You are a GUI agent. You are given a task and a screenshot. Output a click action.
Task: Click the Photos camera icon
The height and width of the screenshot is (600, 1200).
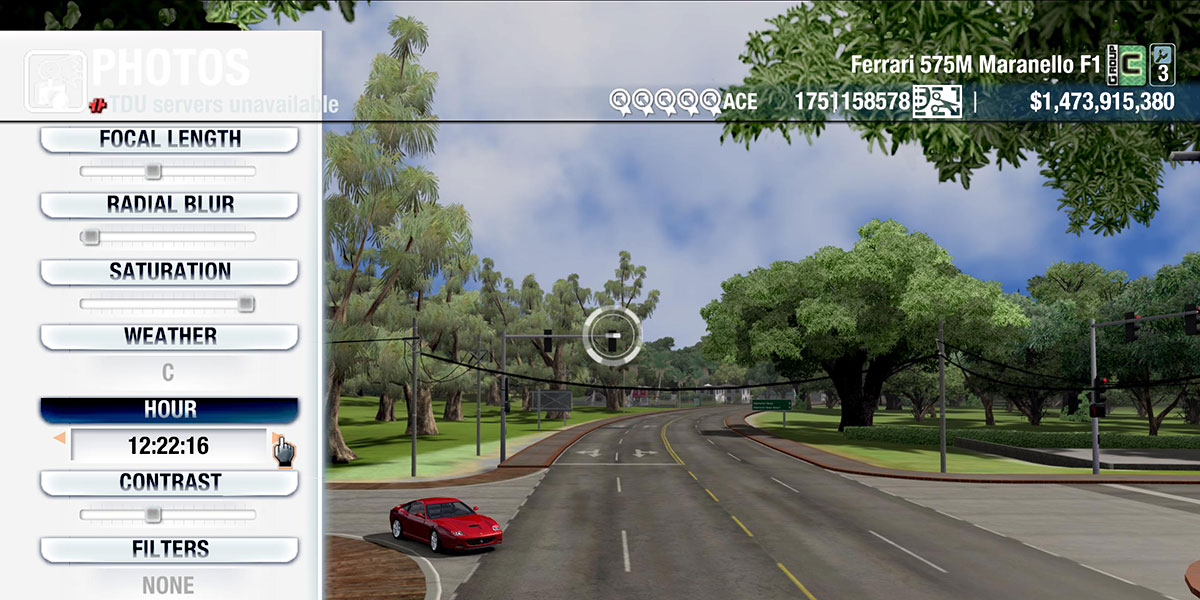pos(55,80)
